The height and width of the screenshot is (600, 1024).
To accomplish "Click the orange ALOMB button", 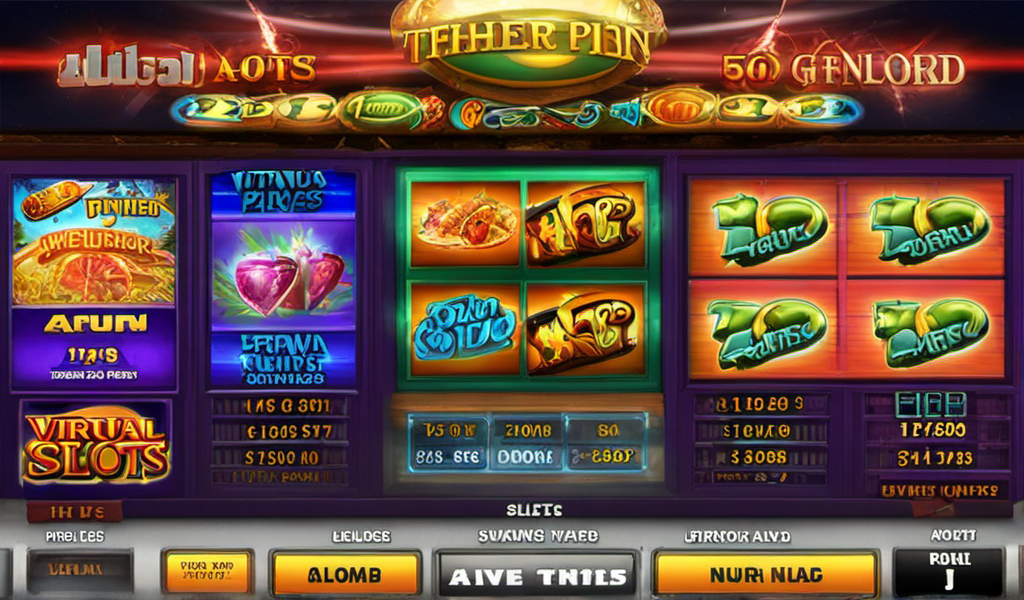I will [x=346, y=574].
